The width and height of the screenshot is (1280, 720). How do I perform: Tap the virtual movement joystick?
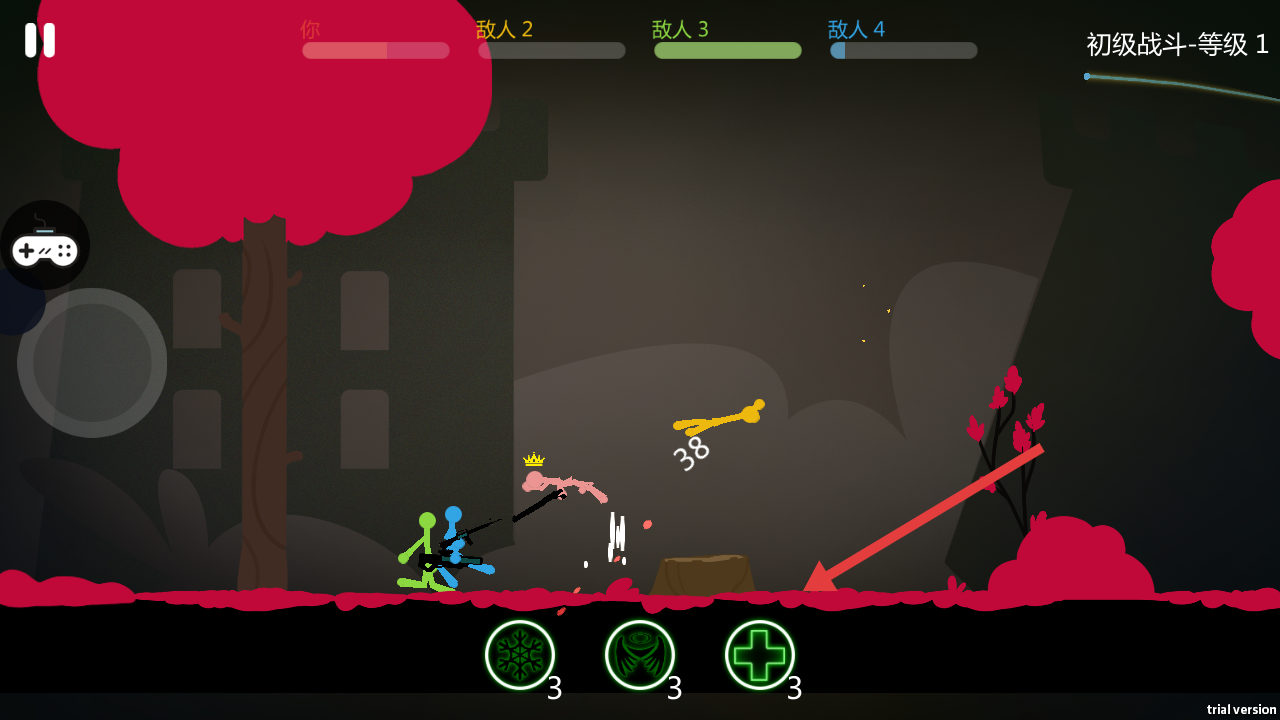tap(92, 363)
